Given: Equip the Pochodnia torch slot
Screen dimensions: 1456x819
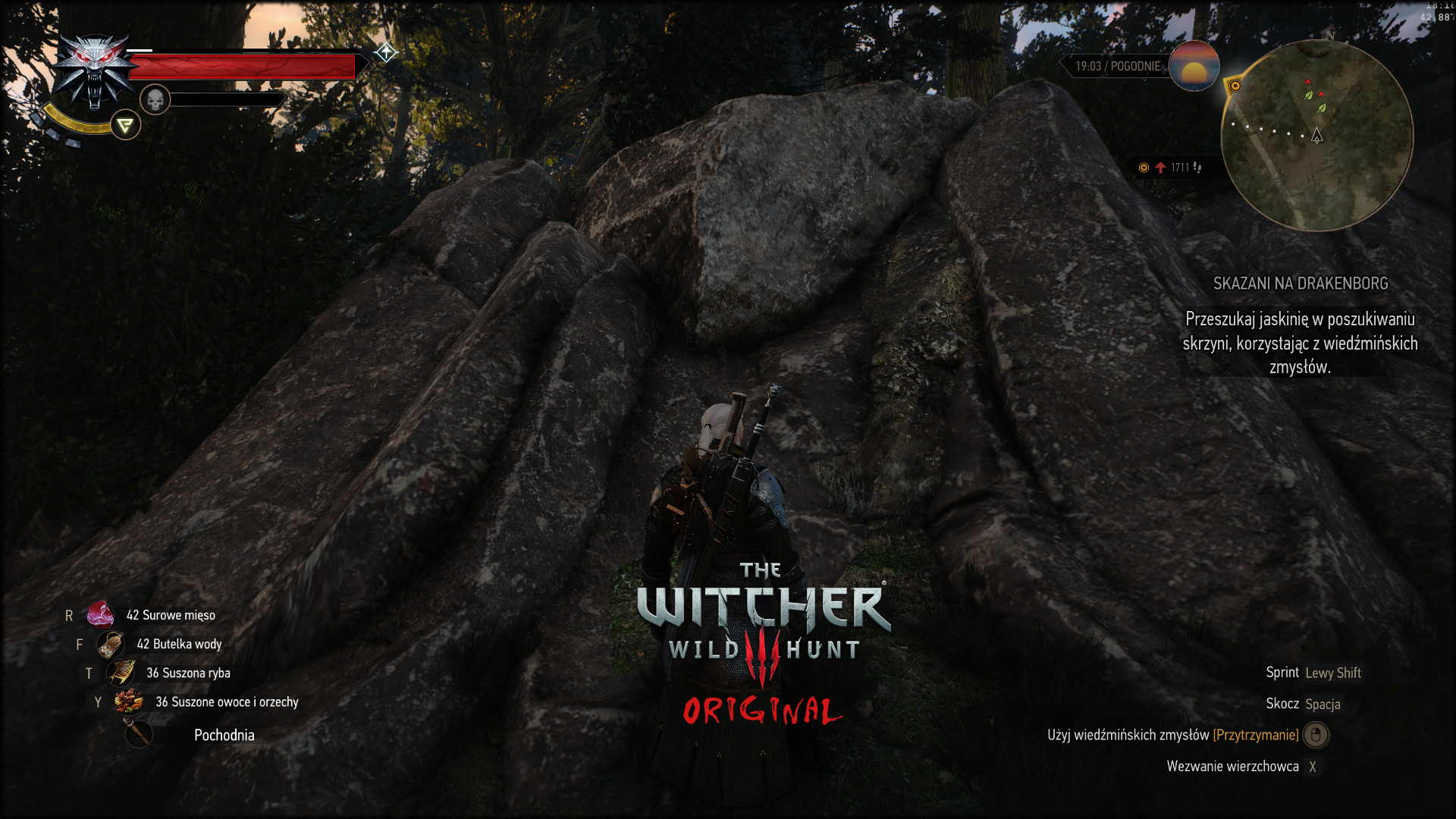Looking at the screenshot, I should (139, 734).
